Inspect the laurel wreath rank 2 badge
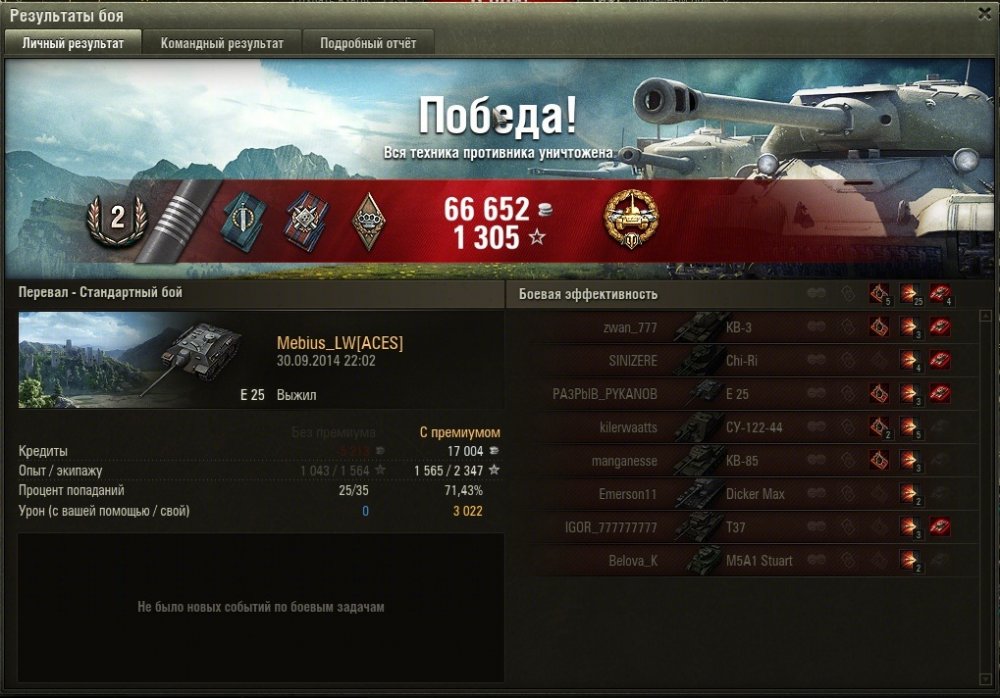 (116, 220)
